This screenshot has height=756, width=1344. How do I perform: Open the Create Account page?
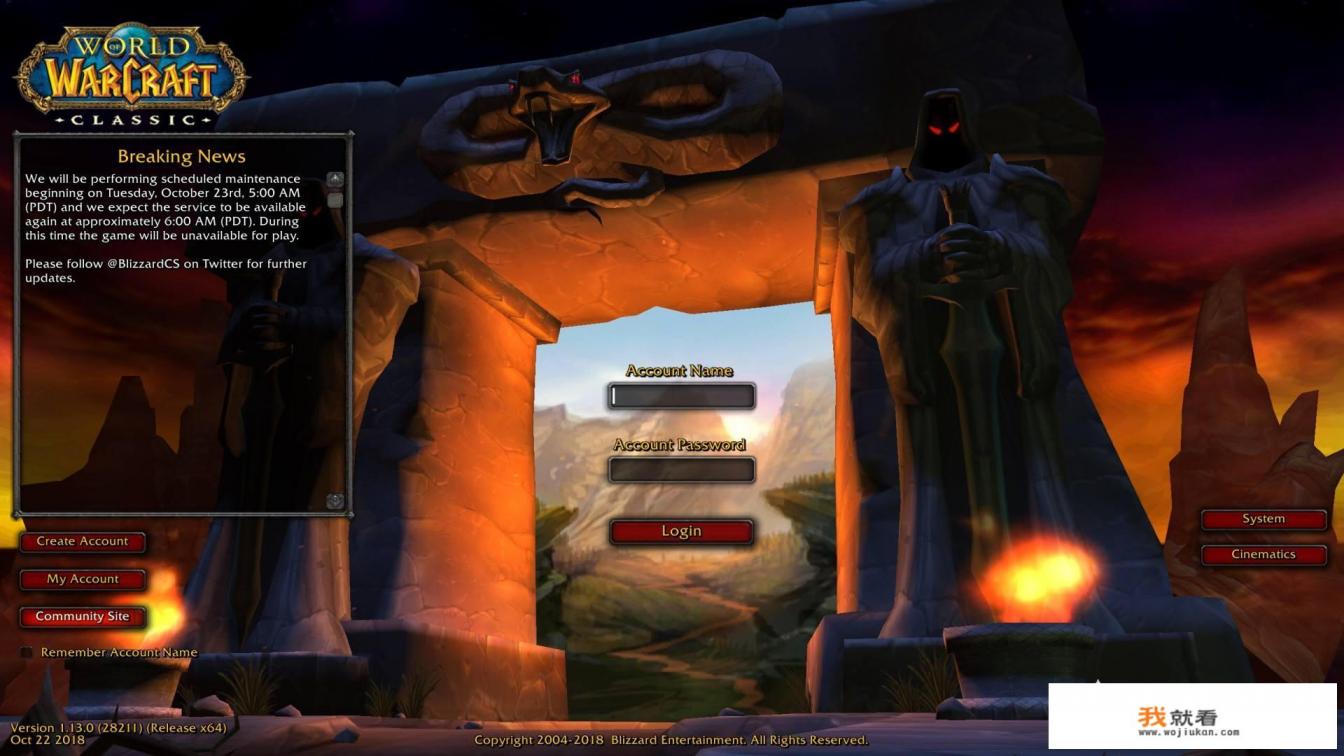pos(83,542)
